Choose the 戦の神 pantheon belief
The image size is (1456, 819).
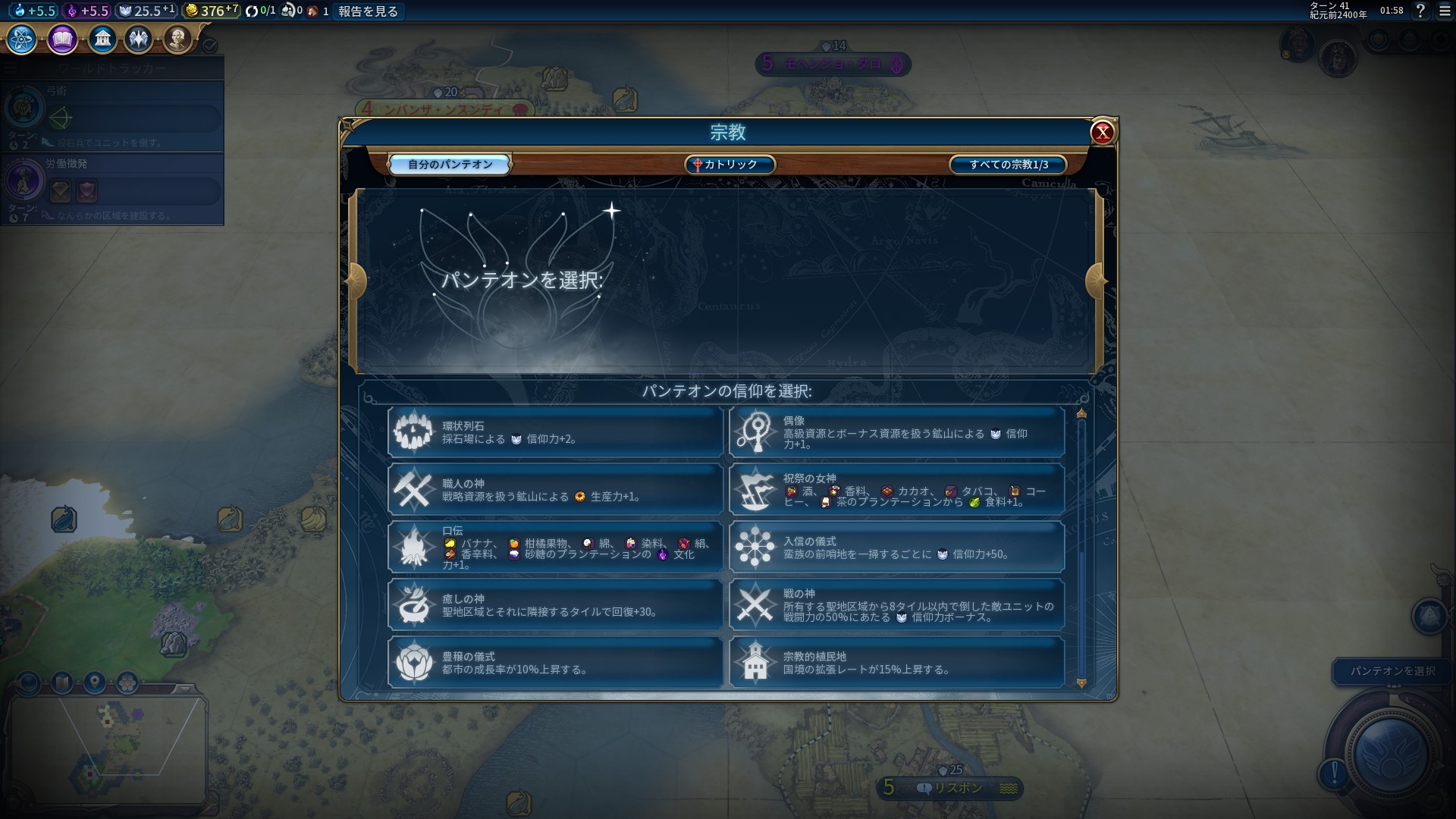[x=896, y=605]
